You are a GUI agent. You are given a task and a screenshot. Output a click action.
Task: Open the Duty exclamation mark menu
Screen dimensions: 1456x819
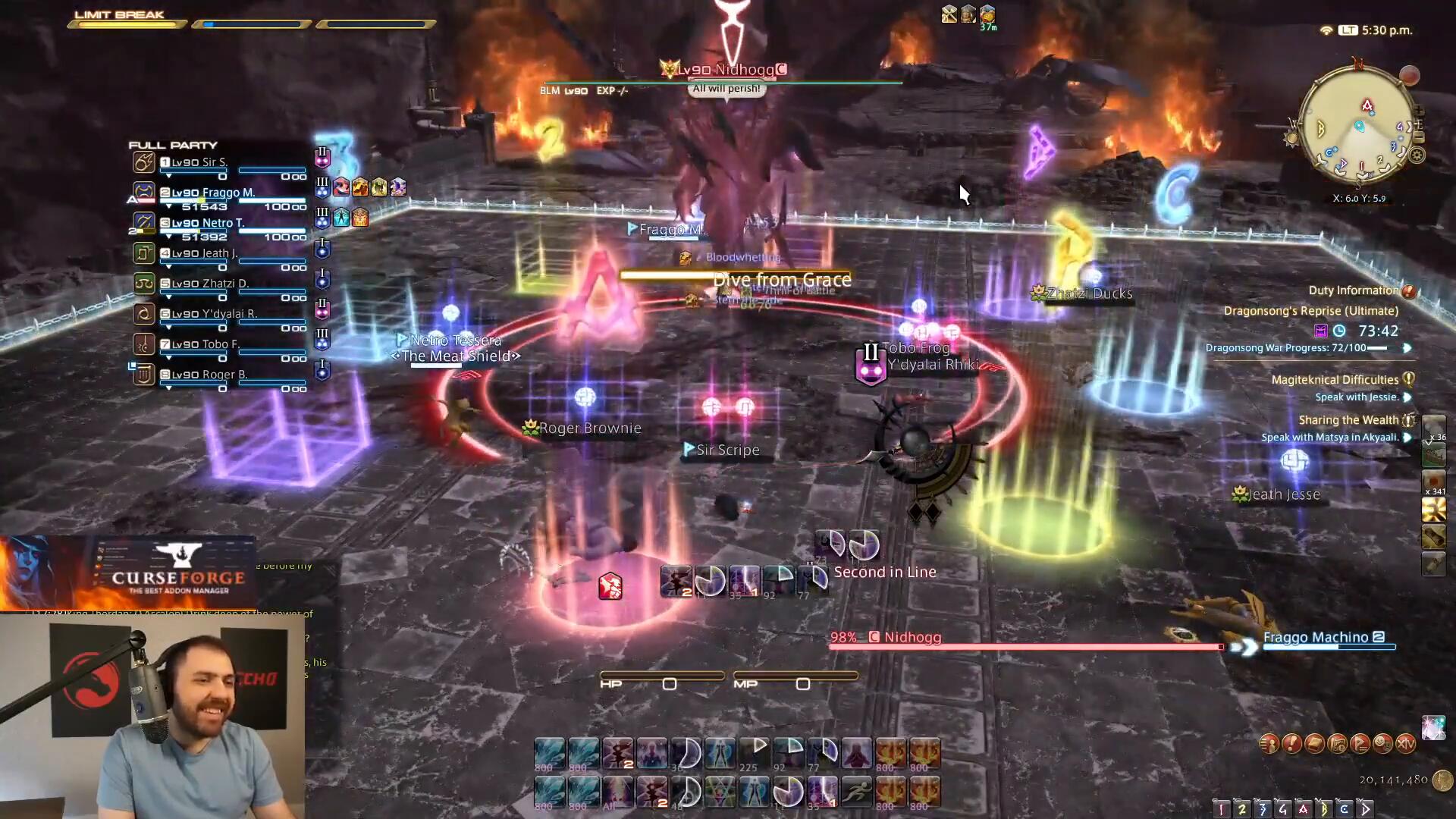pyautogui.click(x=1291, y=744)
